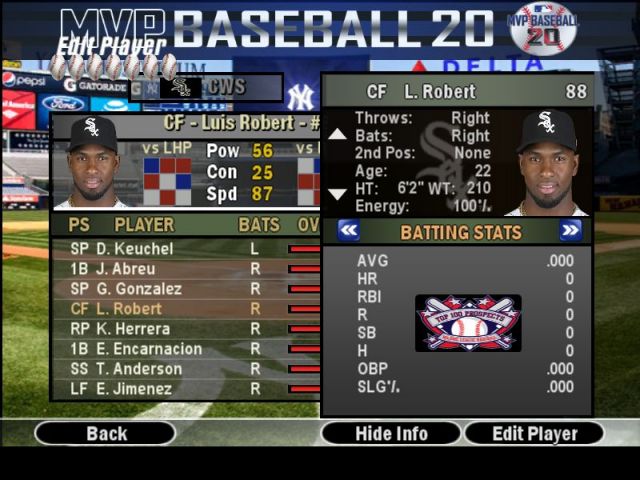
Task: Go back using the Back button
Action: (106, 434)
